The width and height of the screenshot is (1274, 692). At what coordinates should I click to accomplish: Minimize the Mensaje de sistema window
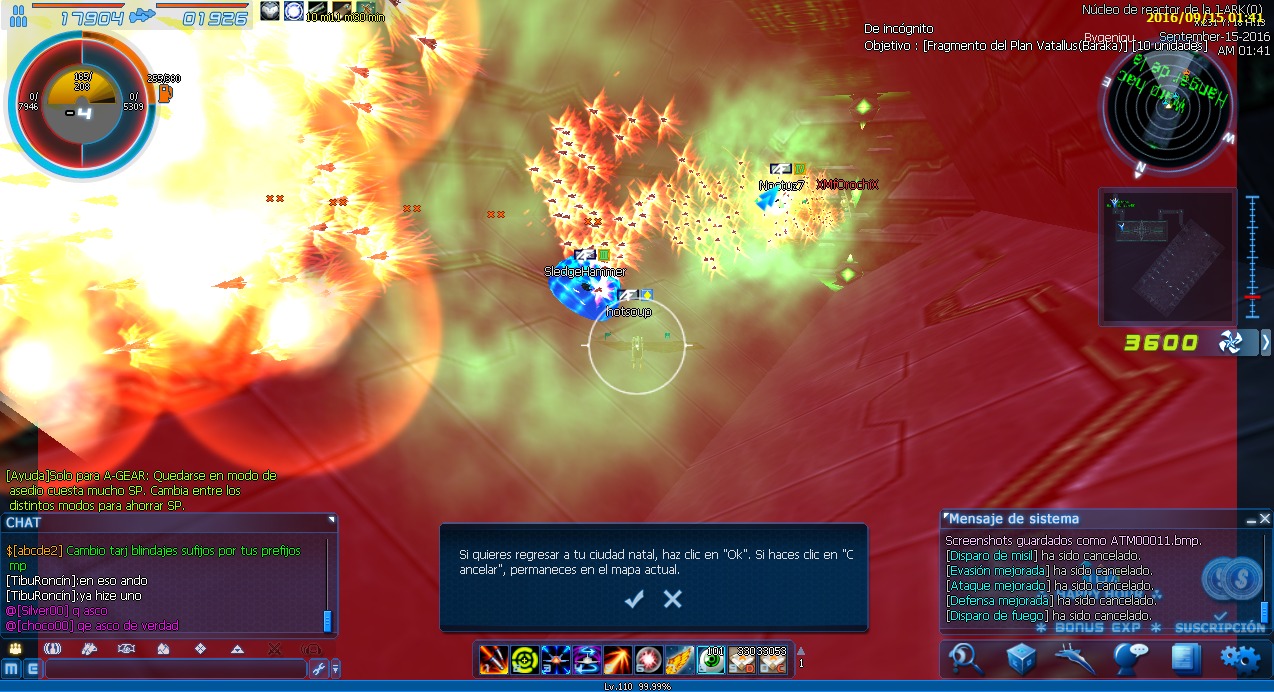(1250, 519)
